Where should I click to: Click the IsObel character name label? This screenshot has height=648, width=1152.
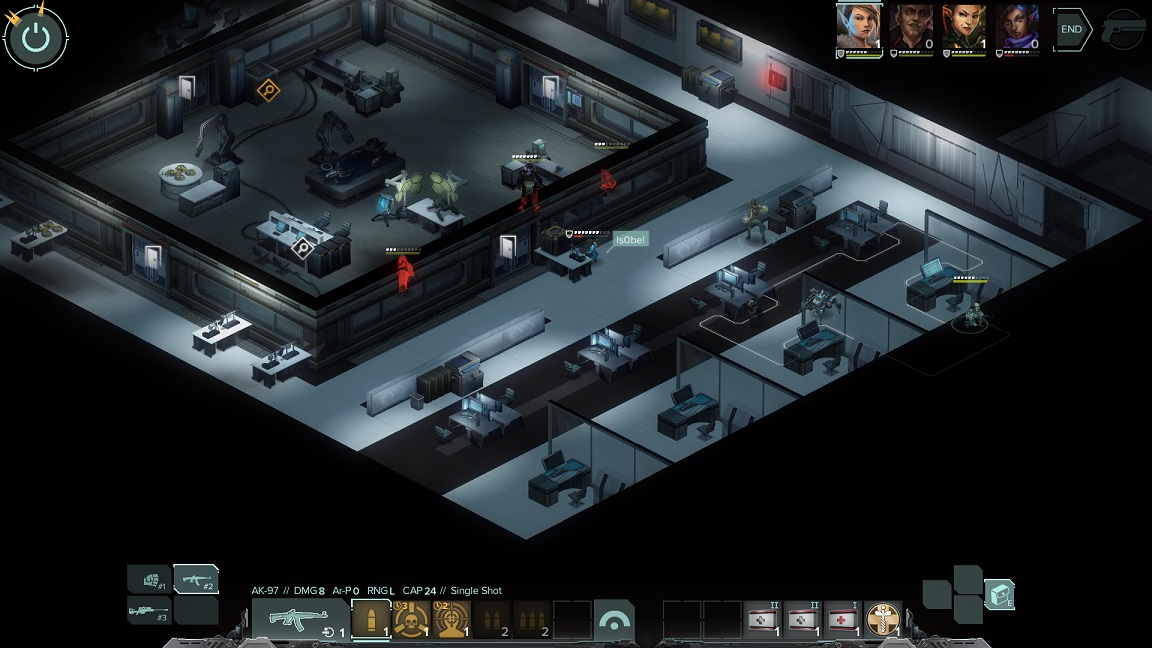631,240
